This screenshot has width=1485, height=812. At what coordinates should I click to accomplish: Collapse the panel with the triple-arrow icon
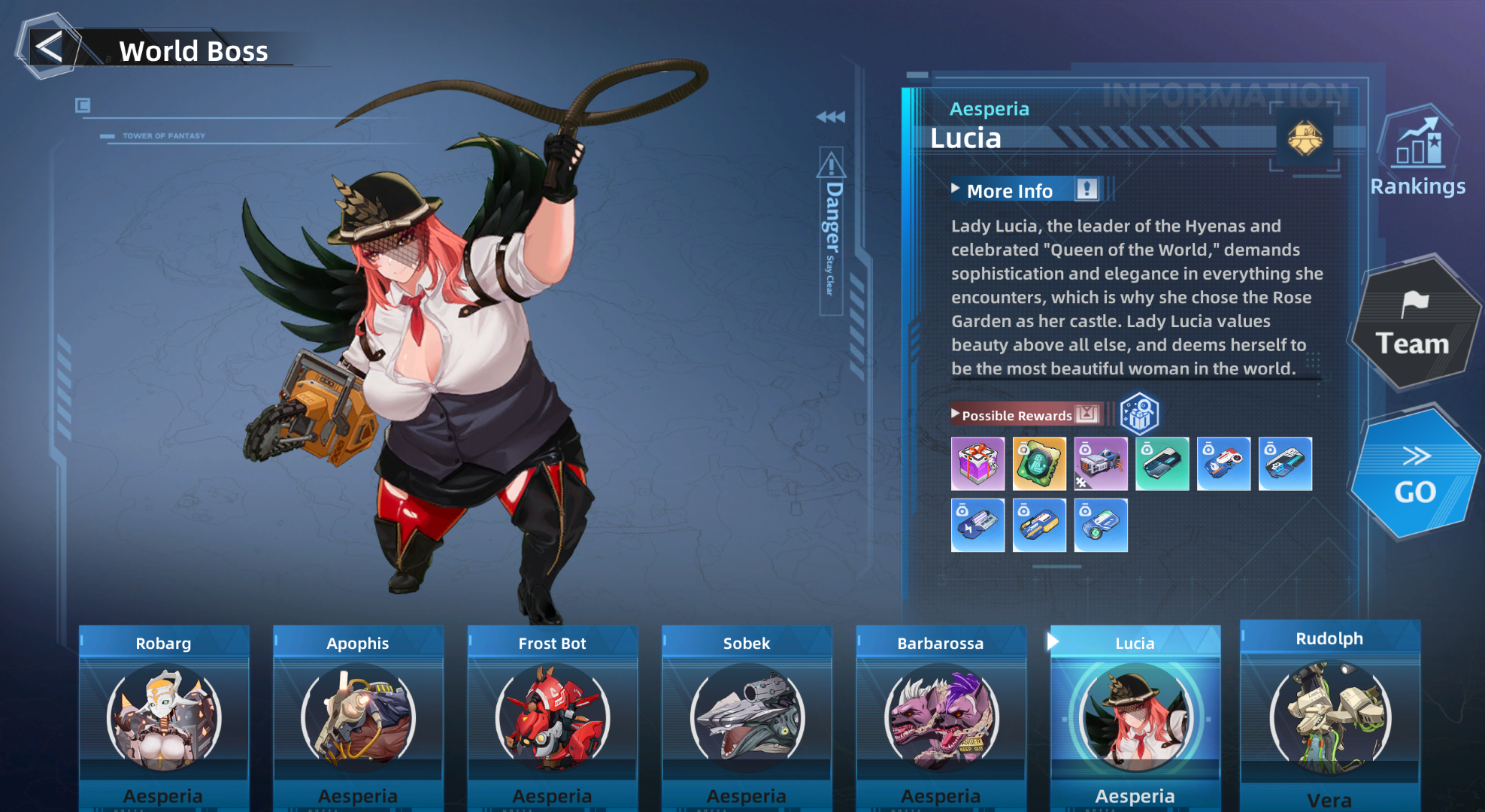pos(830,117)
